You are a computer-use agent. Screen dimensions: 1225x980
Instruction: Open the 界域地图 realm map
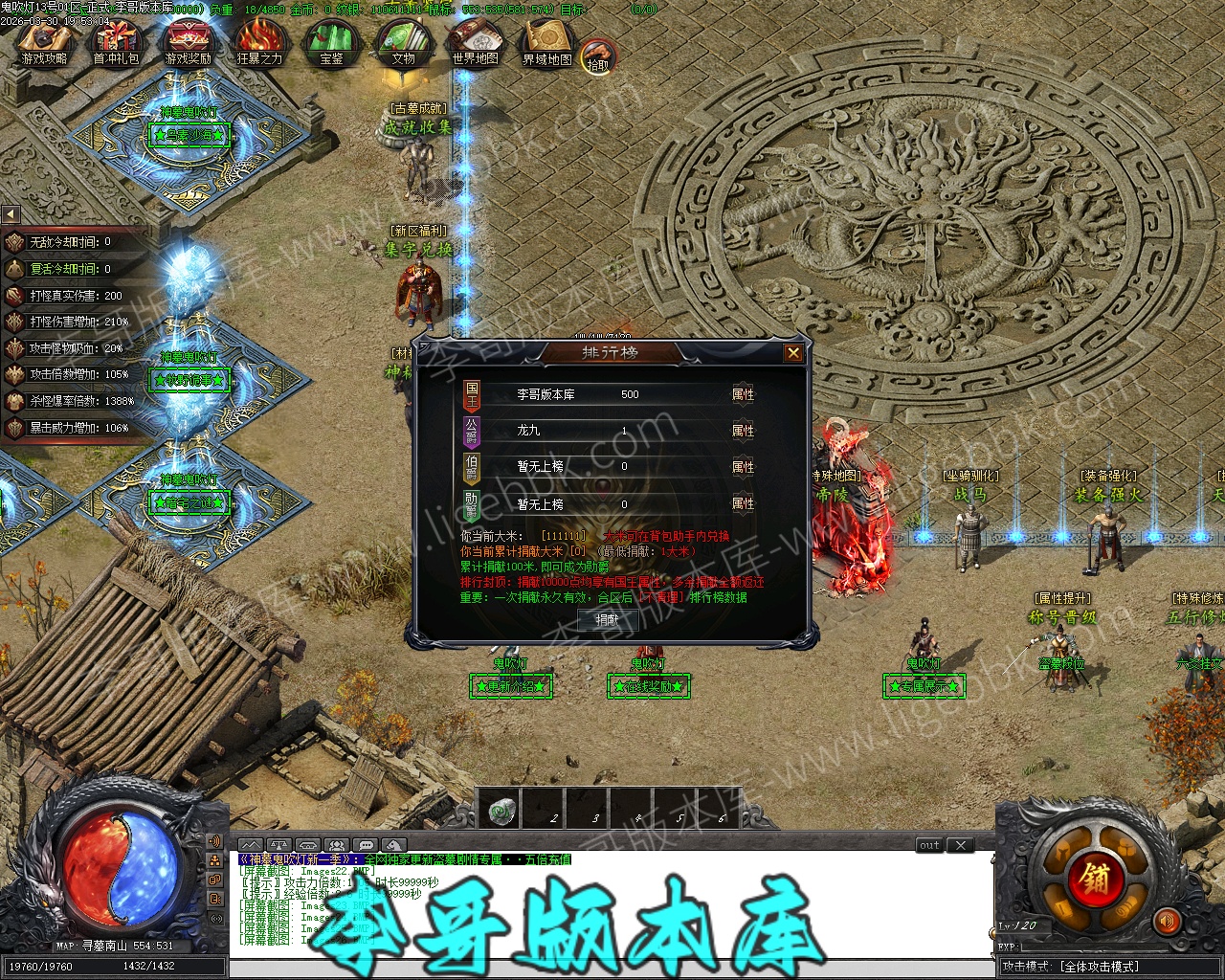pyautogui.click(x=547, y=42)
